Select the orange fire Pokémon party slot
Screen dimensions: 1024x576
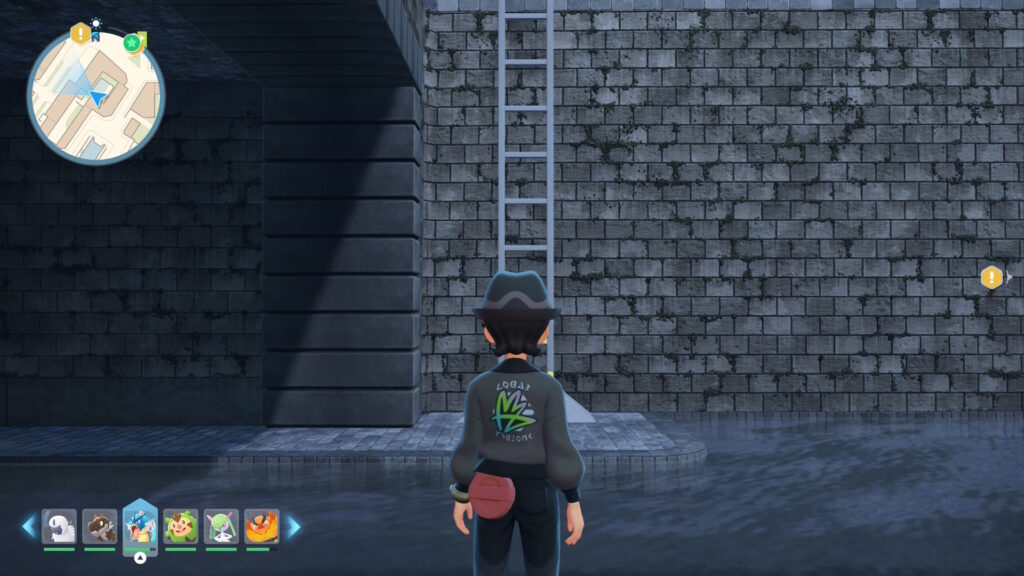point(261,527)
